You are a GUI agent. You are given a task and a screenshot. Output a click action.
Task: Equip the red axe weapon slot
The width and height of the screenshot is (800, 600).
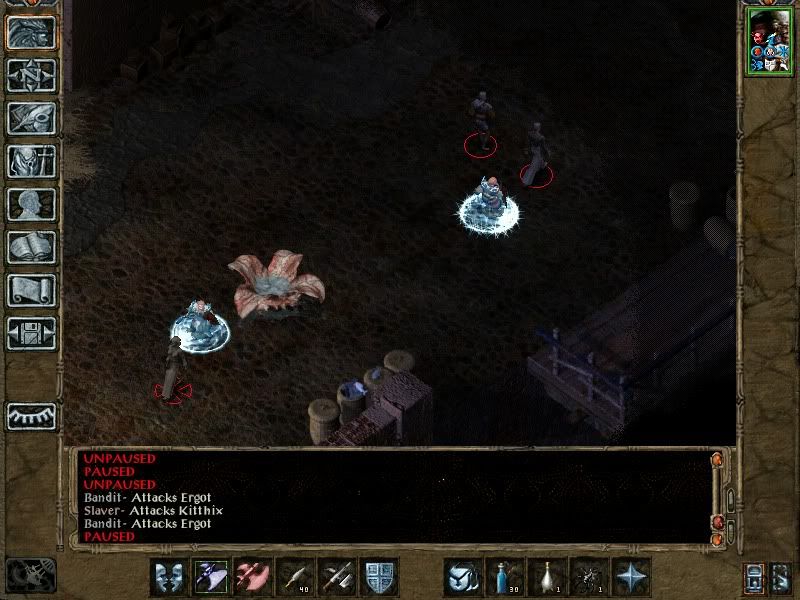pos(254,577)
